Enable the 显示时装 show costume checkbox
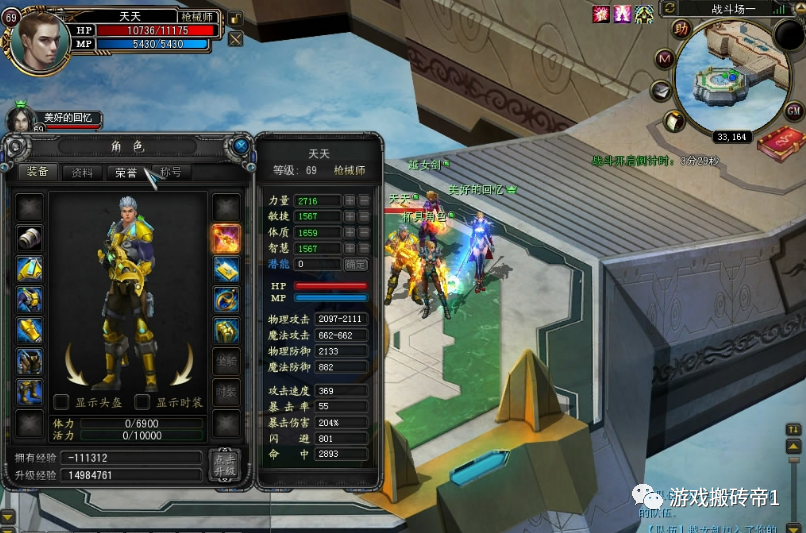The height and width of the screenshot is (533, 806). pos(142,402)
